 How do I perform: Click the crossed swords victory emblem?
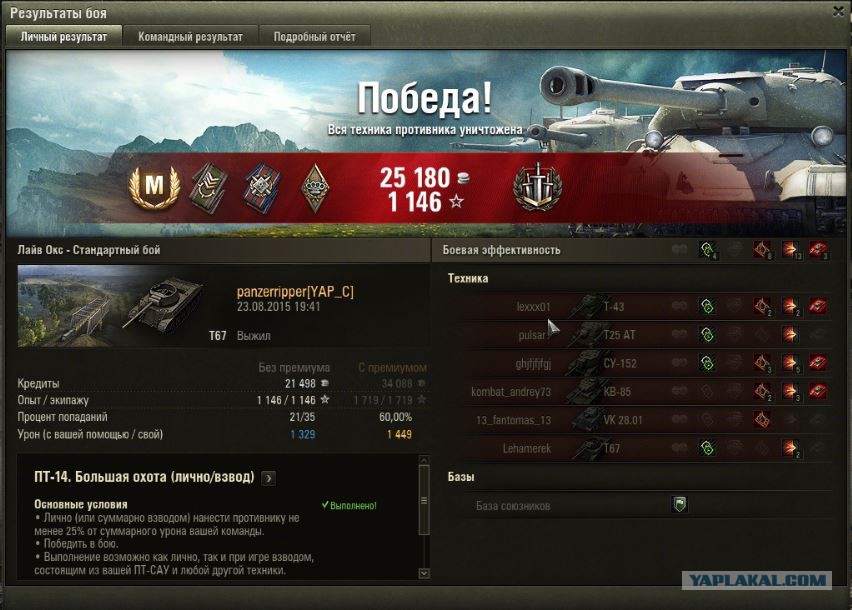click(x=537, y=186)
